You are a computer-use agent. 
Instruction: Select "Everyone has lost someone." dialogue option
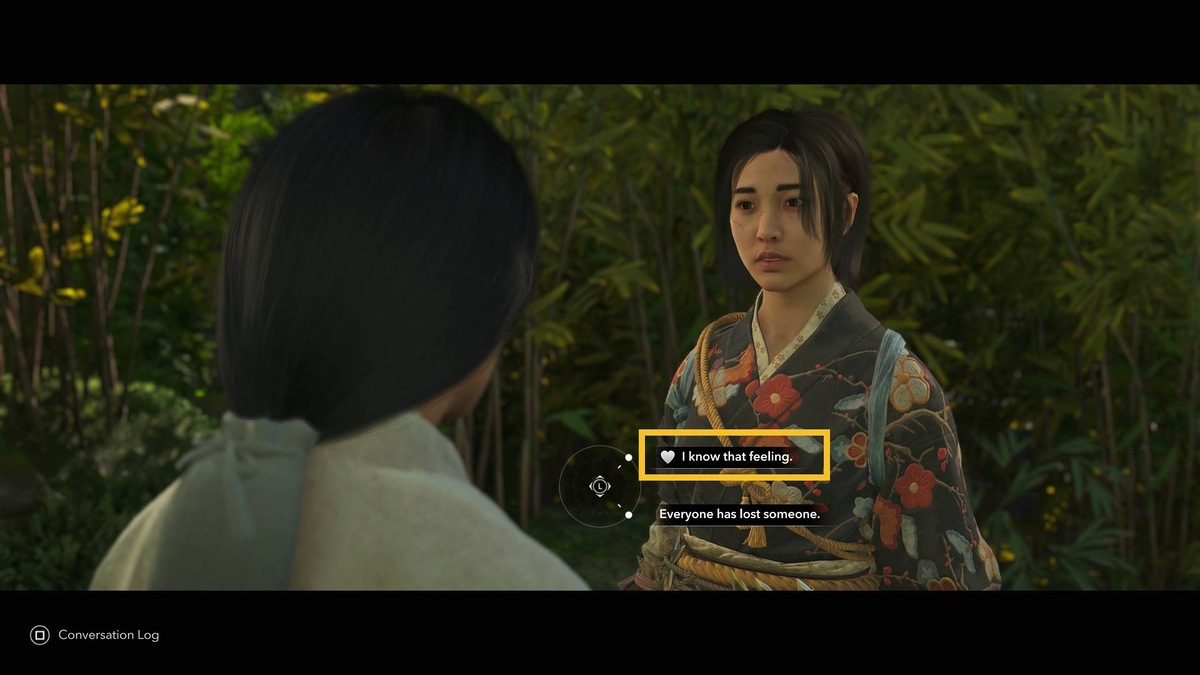[x=739, y=514]
